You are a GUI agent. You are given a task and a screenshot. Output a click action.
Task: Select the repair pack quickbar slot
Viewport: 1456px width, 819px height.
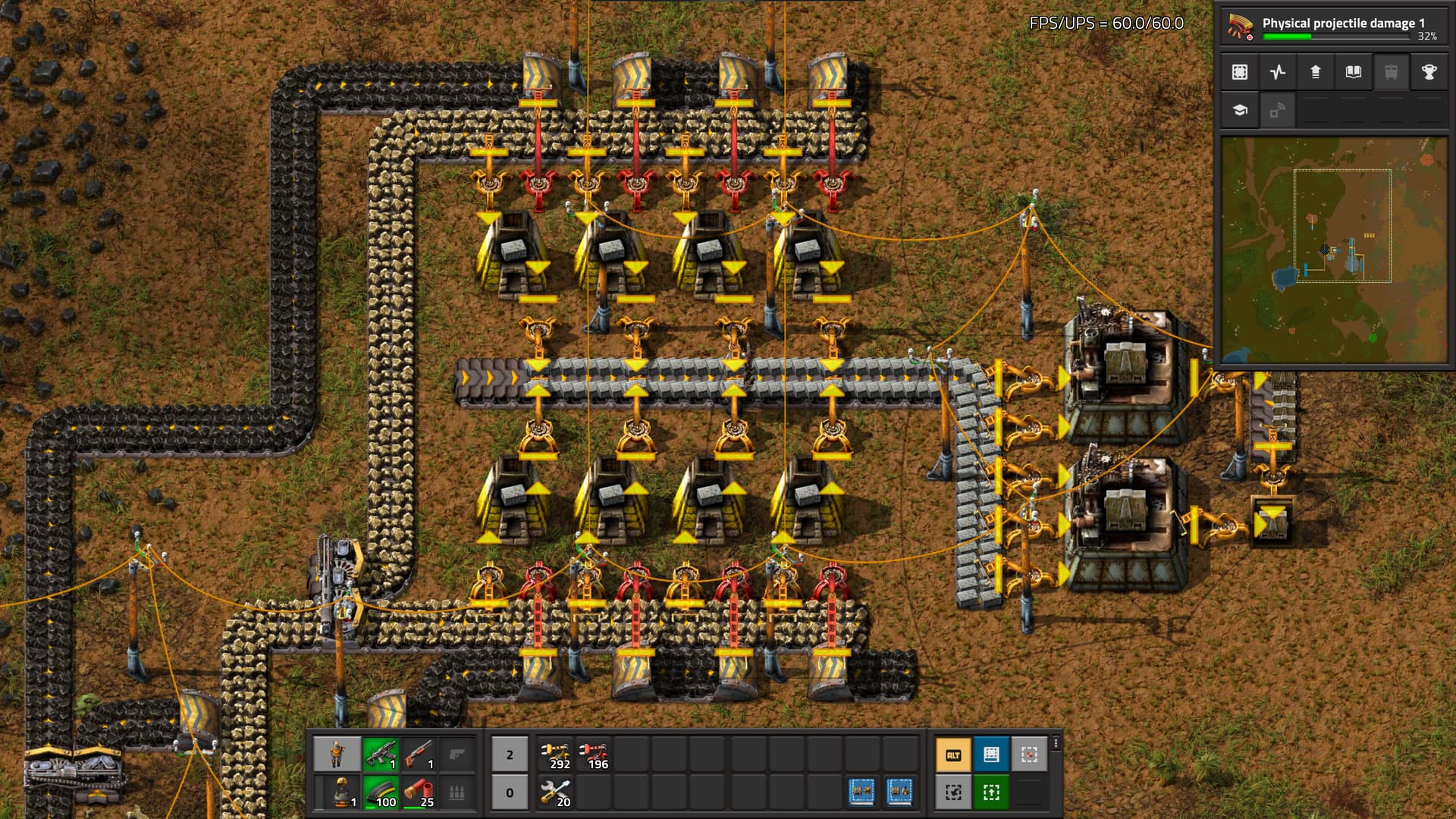point(556,792)
